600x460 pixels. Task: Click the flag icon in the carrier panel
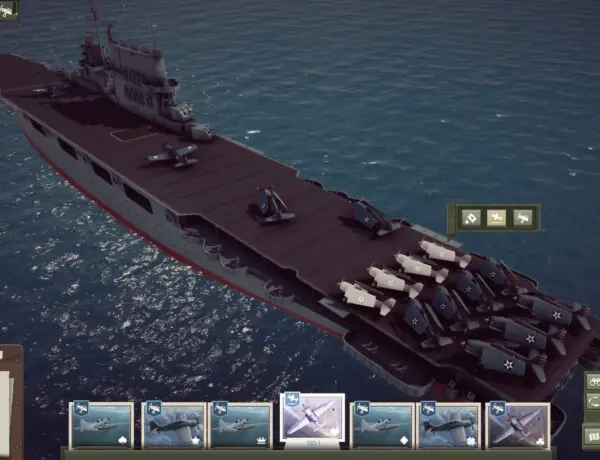tap(469, 217)
